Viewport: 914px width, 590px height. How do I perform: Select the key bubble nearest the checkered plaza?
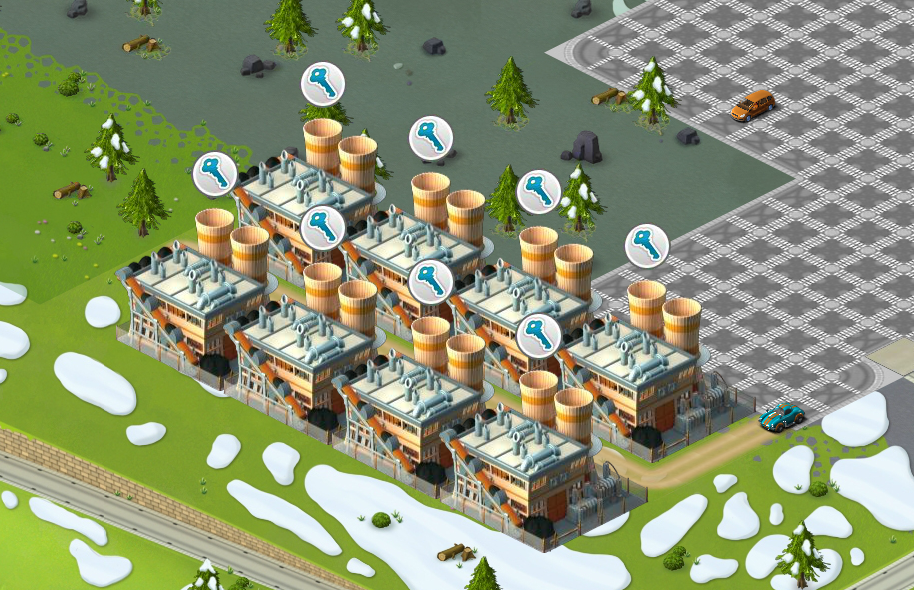coord(647,245)
